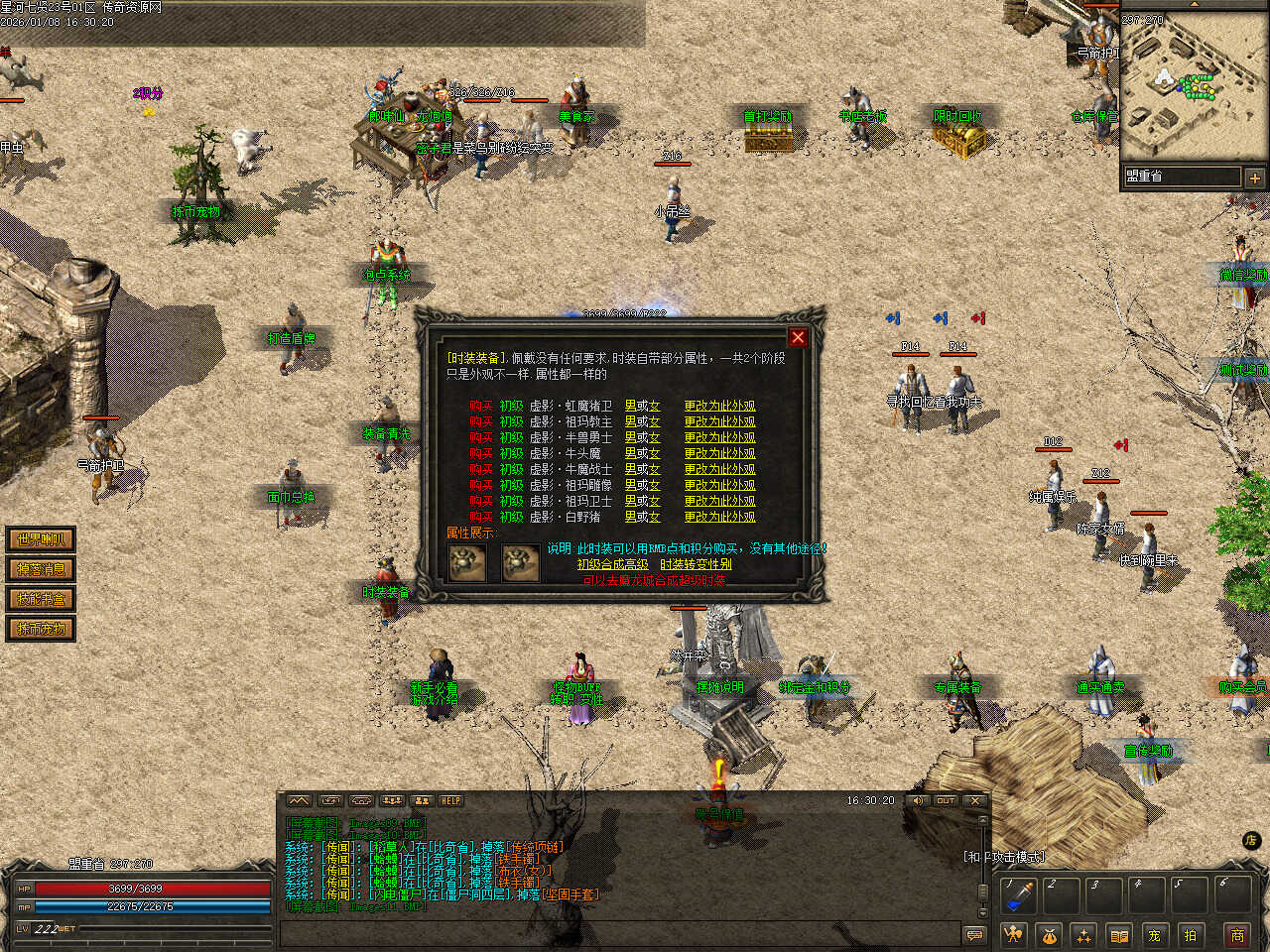
Task: Toggle the sound speaker icon
Action: click(919, 801)
